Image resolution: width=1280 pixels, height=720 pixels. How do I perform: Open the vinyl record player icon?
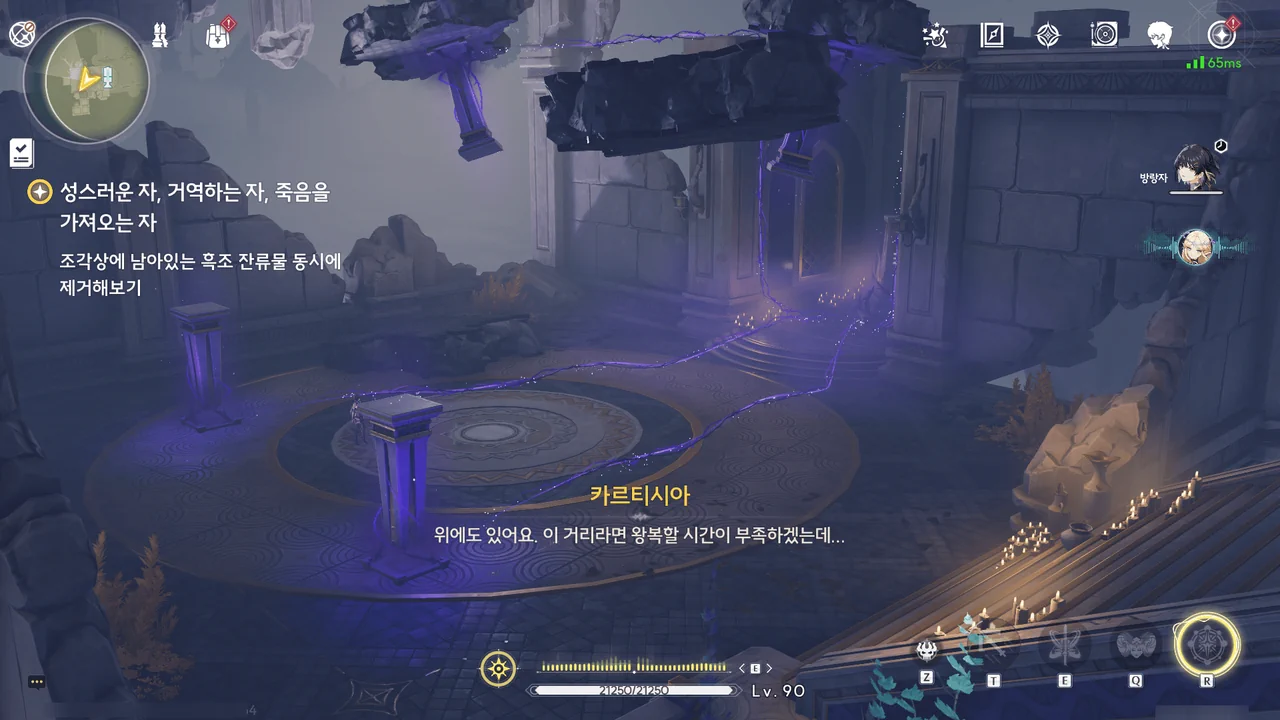pos(1104,36)
